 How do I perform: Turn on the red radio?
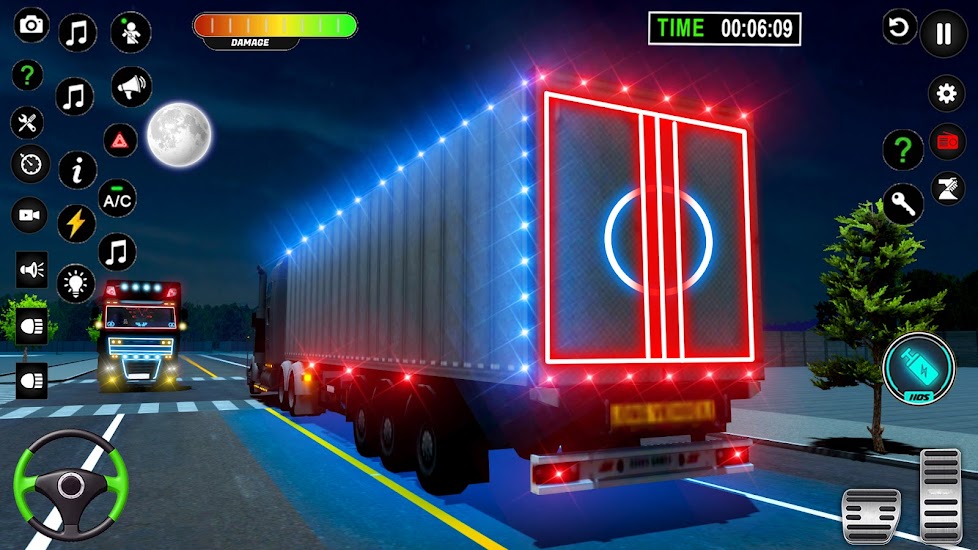(x=947, y=143)
